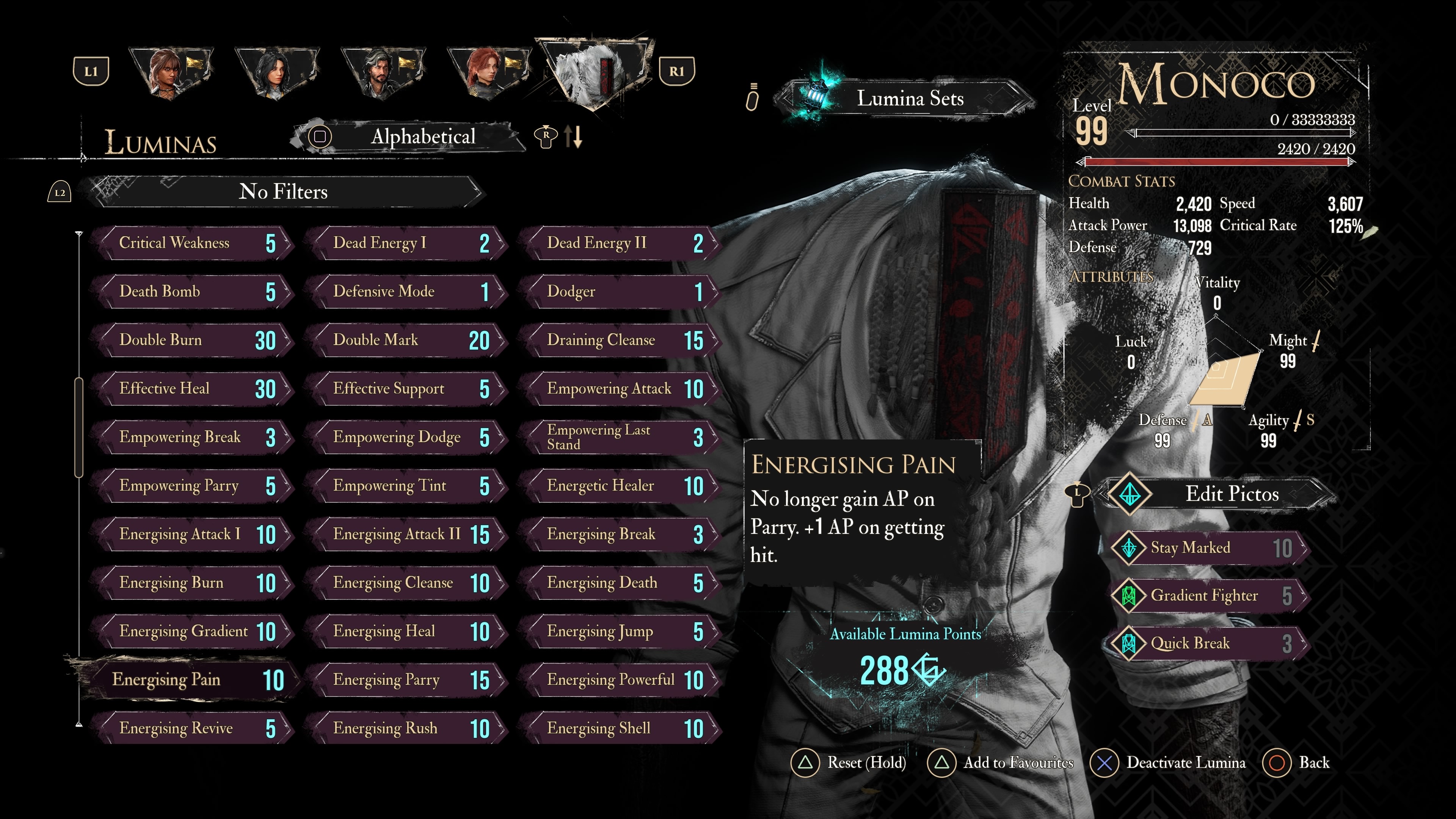Select the Gradient Fighter picto

pyautogui.click(x=1210, y=596)
